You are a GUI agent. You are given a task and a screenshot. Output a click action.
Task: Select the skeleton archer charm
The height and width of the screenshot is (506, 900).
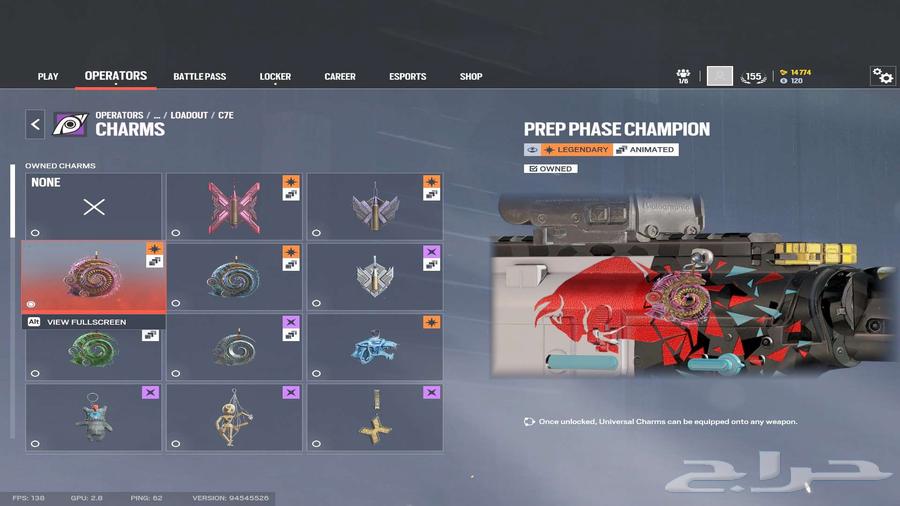[x=234, y=417]
